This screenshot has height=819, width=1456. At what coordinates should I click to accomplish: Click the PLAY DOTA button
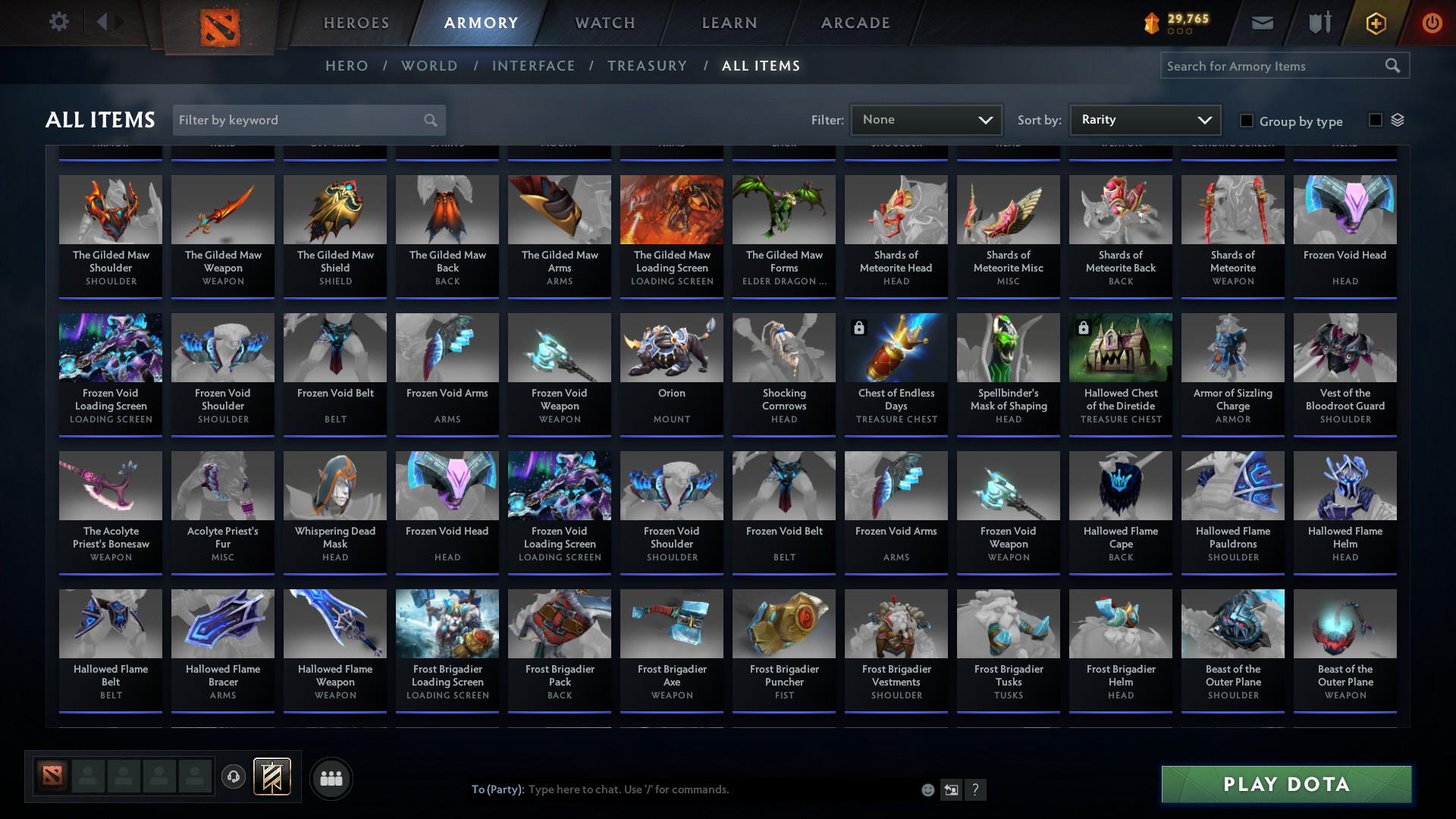(1285, 785)
